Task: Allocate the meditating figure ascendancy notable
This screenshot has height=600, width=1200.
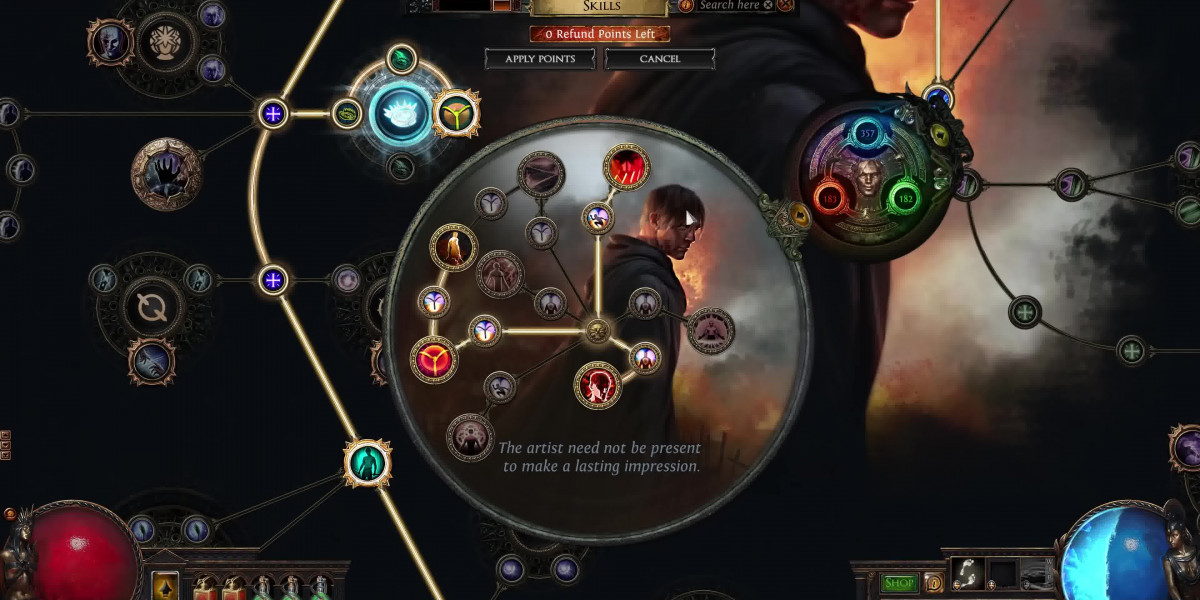Action: tap(710, 331)
